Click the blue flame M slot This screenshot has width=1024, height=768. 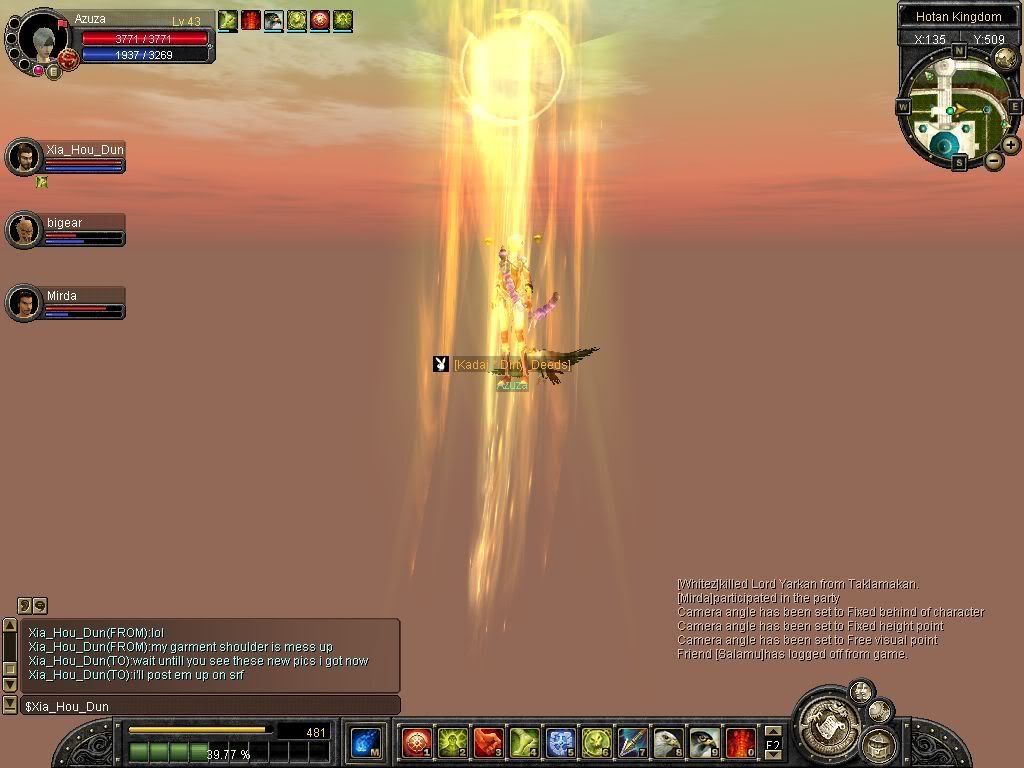(x=365, y=742)
